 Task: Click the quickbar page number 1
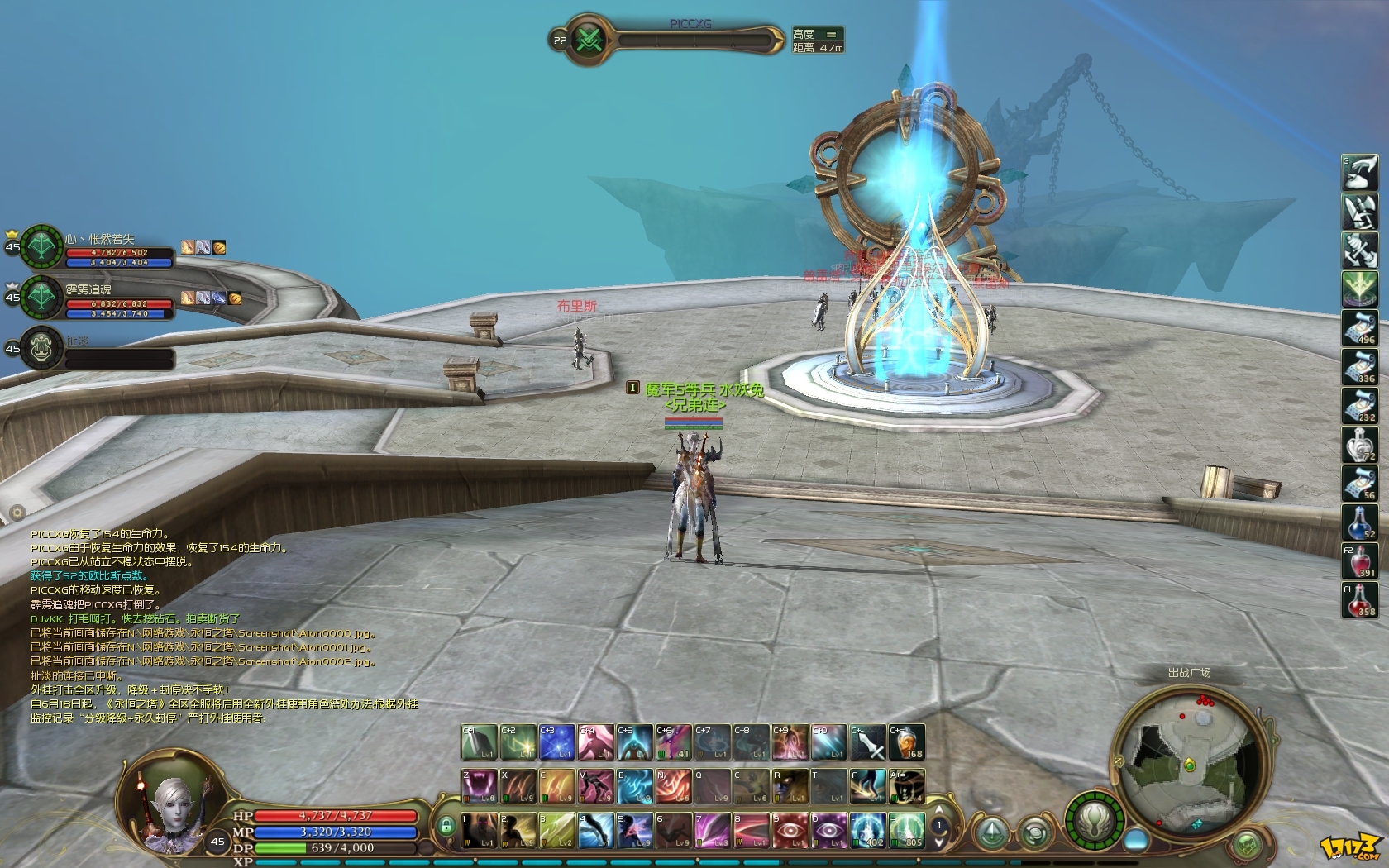(x=940, y=825)
